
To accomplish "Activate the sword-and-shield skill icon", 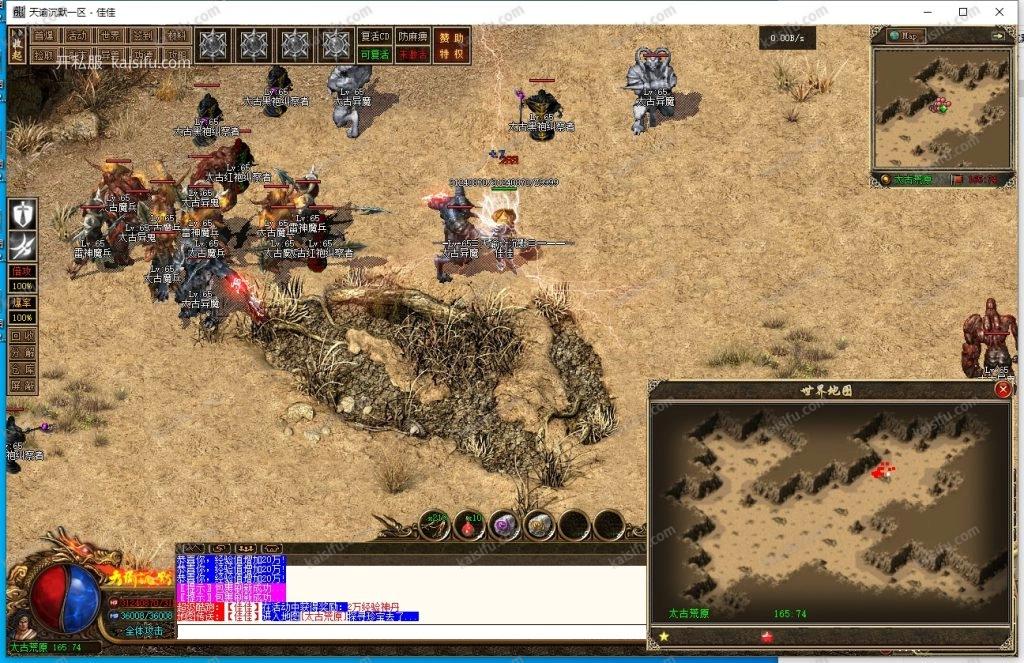I will tap(22, 214).
